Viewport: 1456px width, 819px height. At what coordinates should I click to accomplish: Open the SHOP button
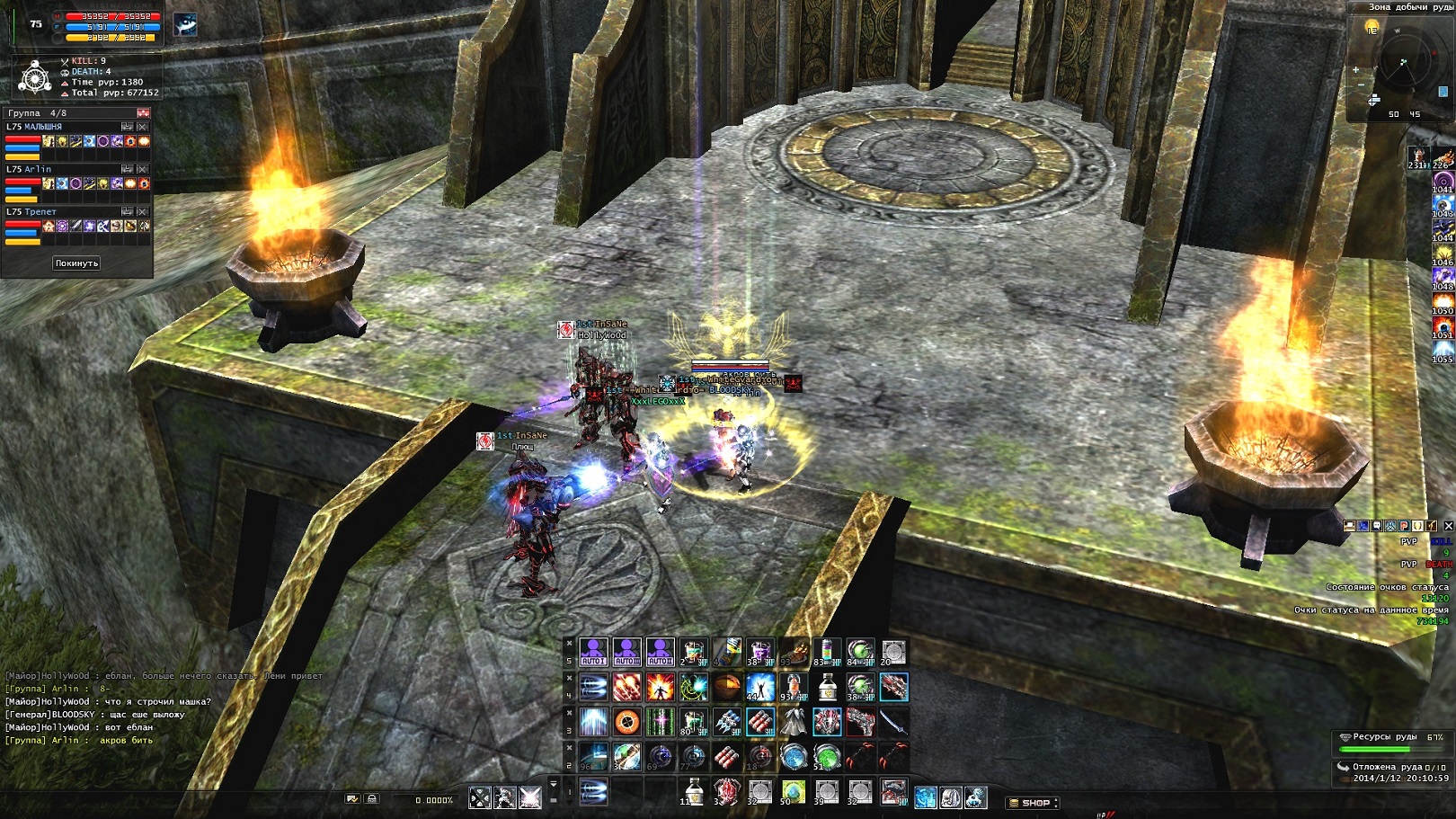1032,802
